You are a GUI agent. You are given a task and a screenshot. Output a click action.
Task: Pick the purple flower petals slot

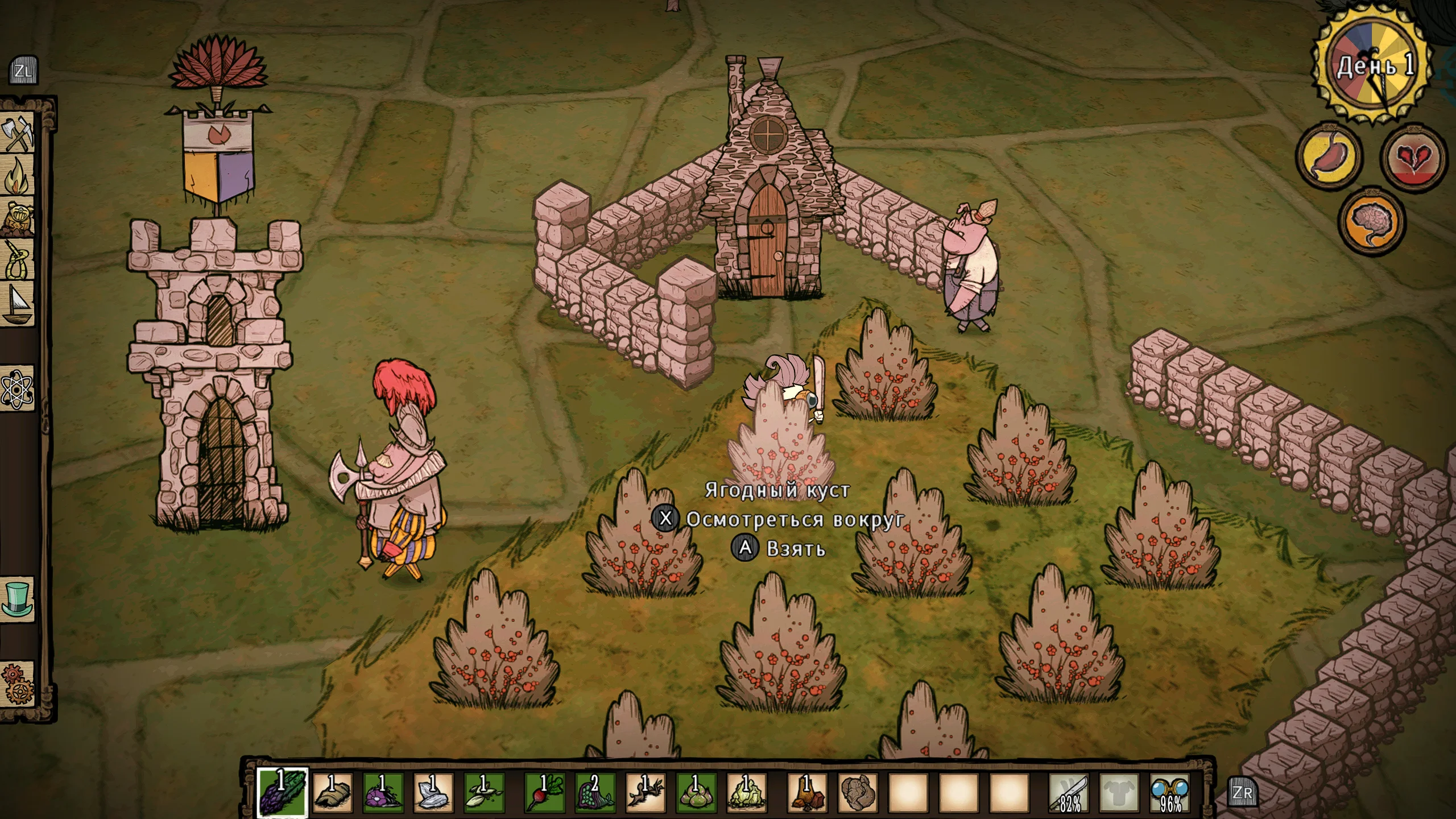click(383, 792)
